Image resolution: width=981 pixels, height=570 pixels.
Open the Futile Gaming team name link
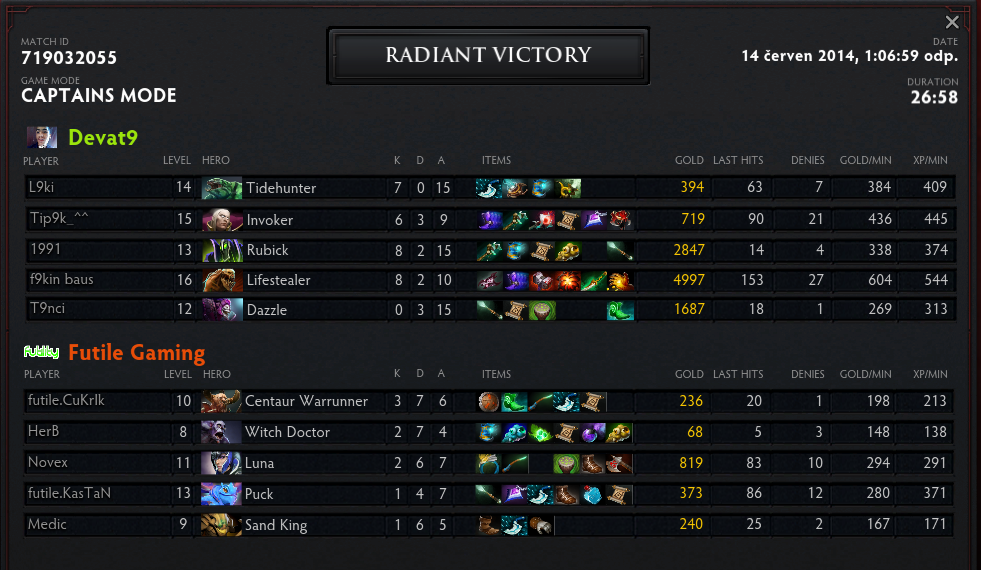point(136,352)
